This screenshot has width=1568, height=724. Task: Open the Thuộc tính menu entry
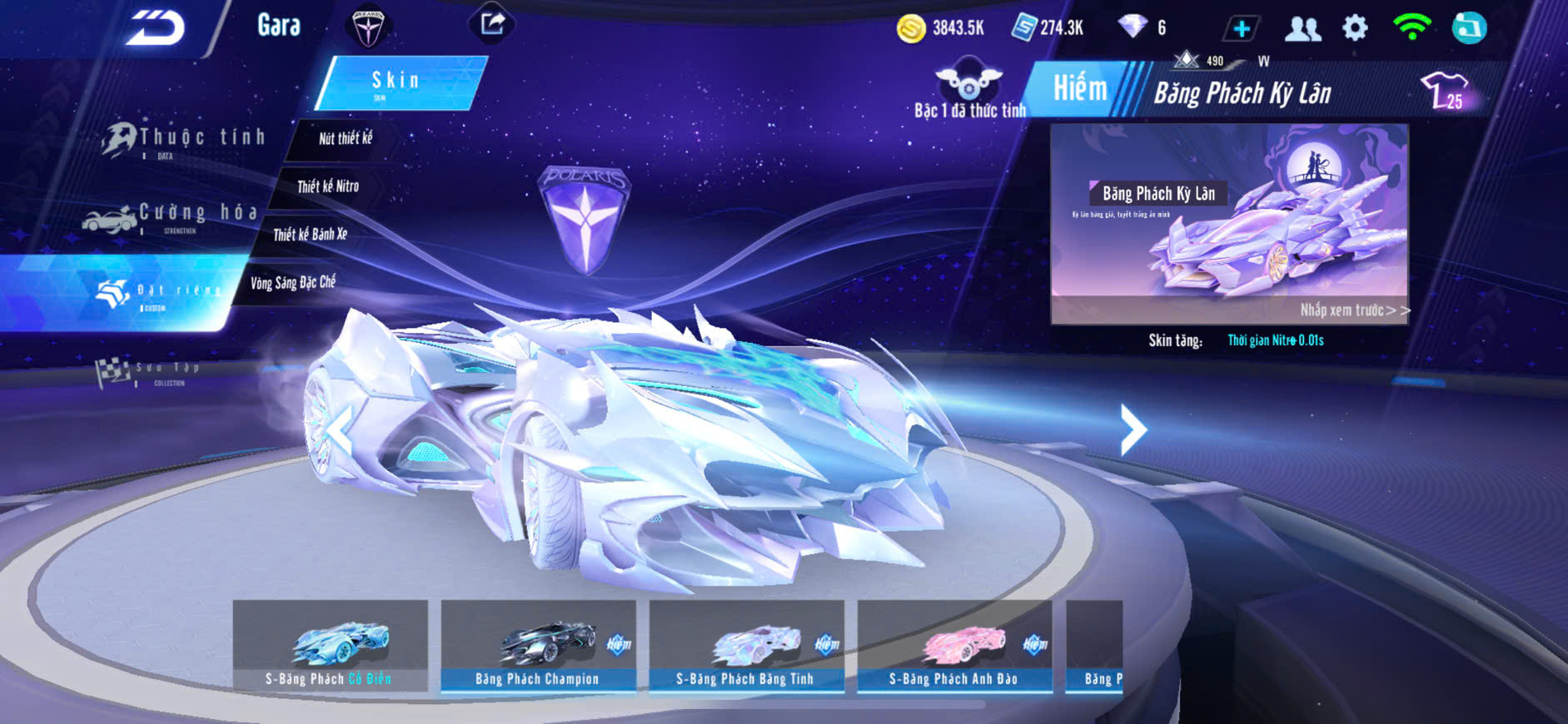tap(185, 139)
